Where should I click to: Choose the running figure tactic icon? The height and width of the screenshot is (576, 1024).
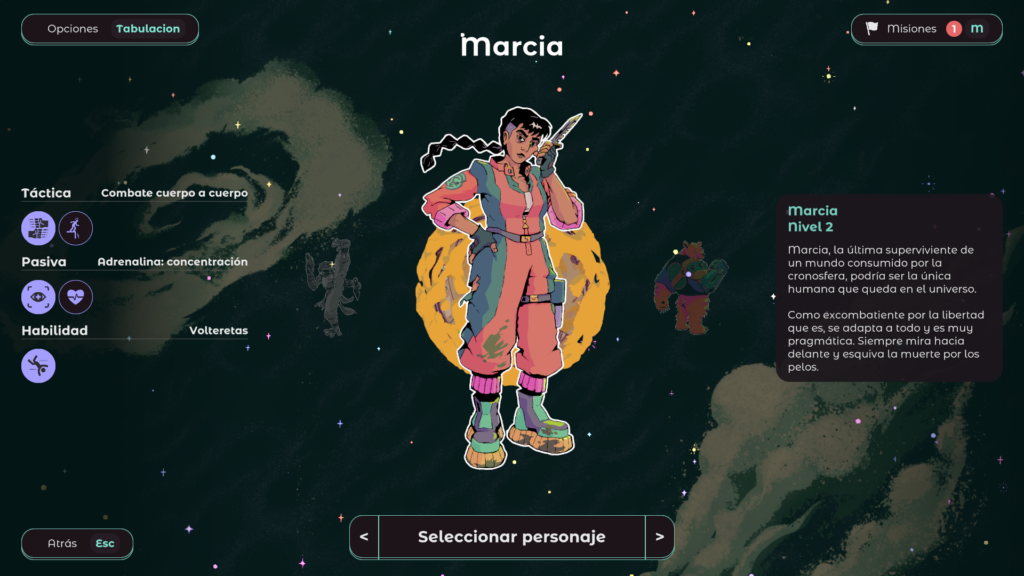click(75, 228)
